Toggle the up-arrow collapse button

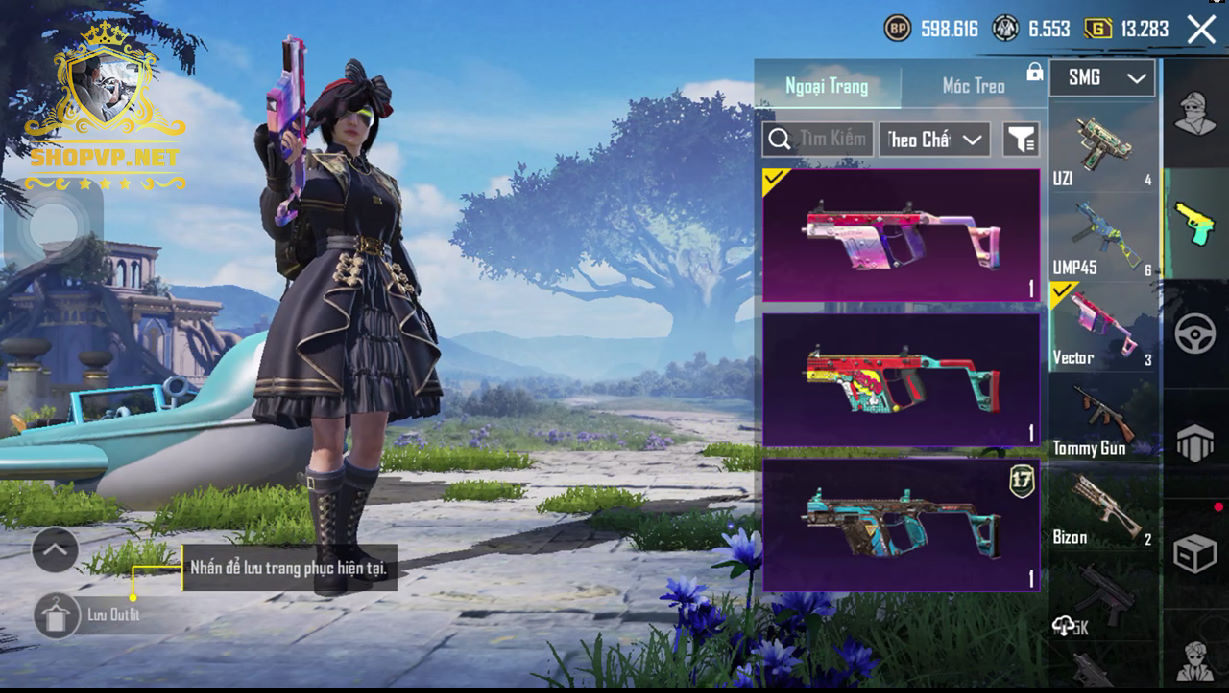pos(55,549)
